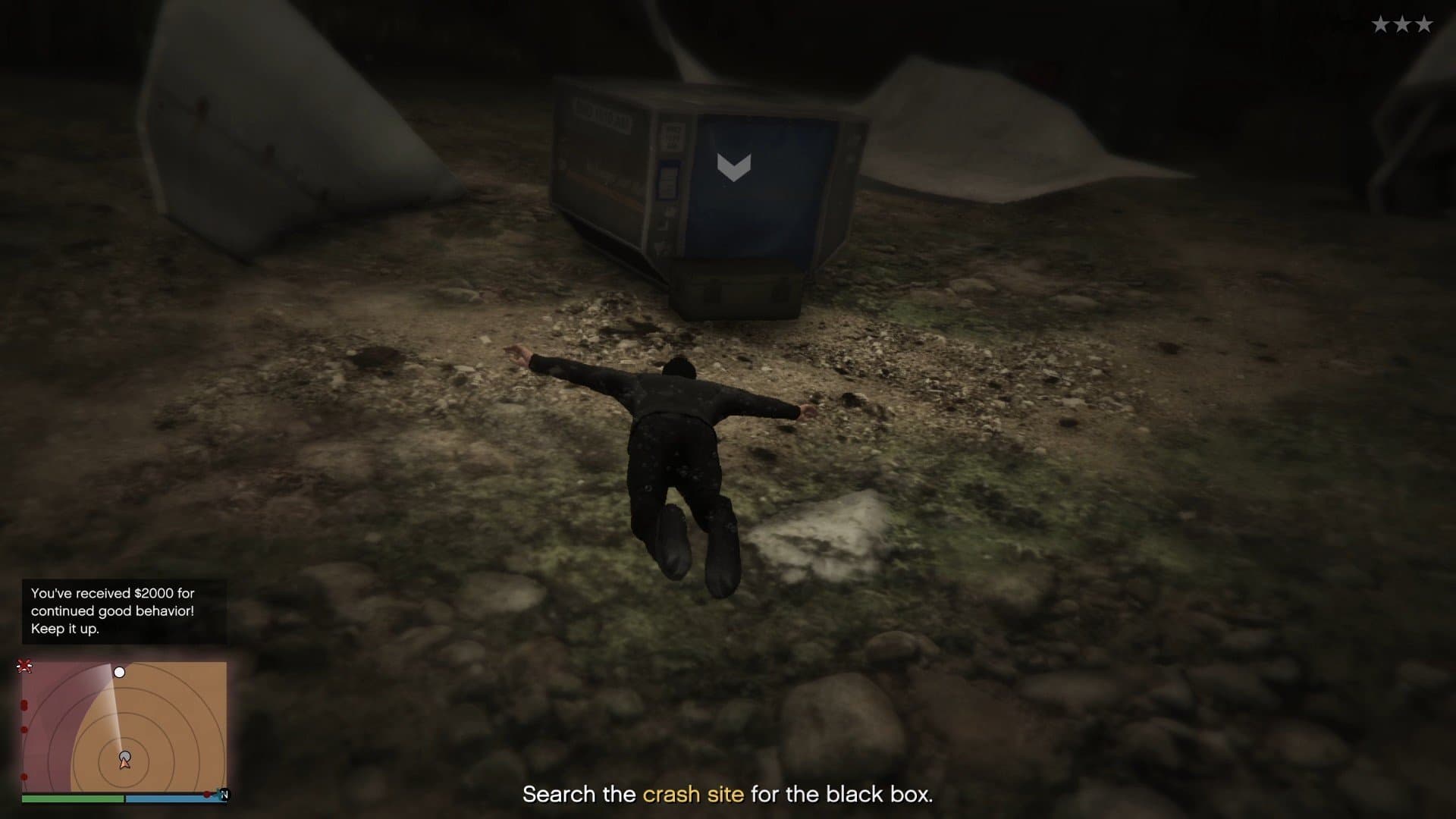Select the white mission blip on the minimap

120,672
